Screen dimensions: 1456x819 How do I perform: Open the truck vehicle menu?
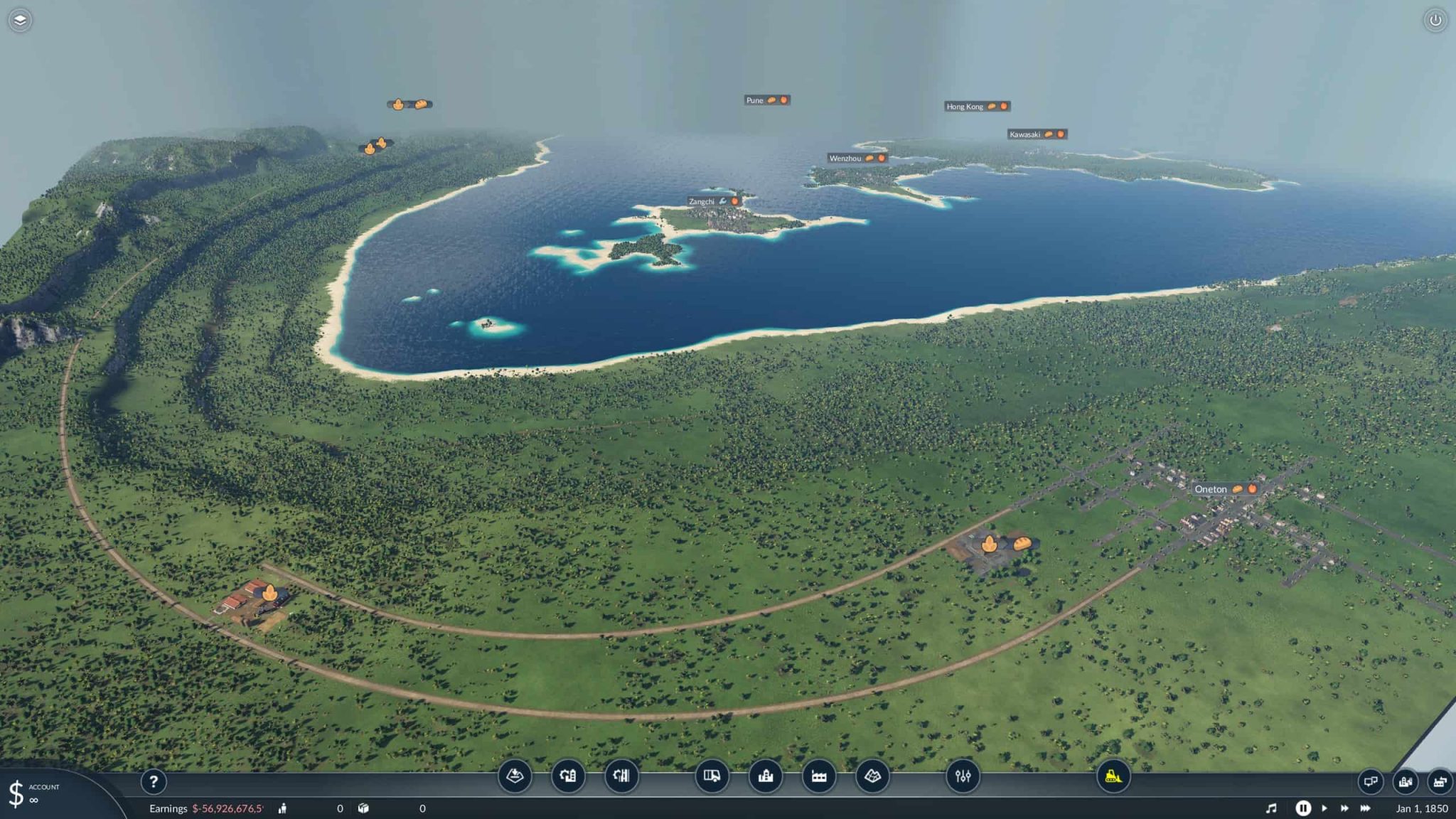point(712,776)
